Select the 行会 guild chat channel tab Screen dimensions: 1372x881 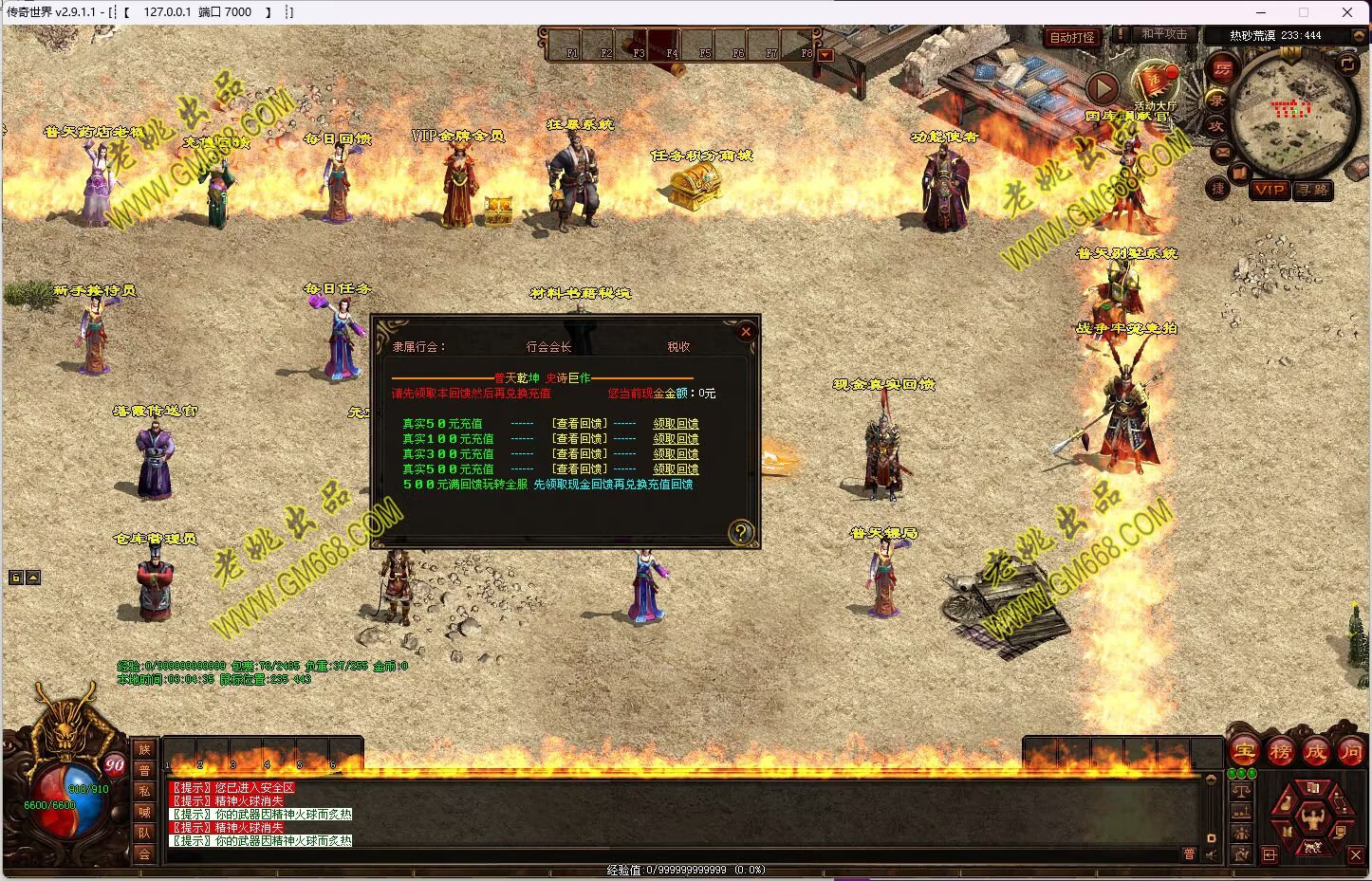click(x=144, y=853)
